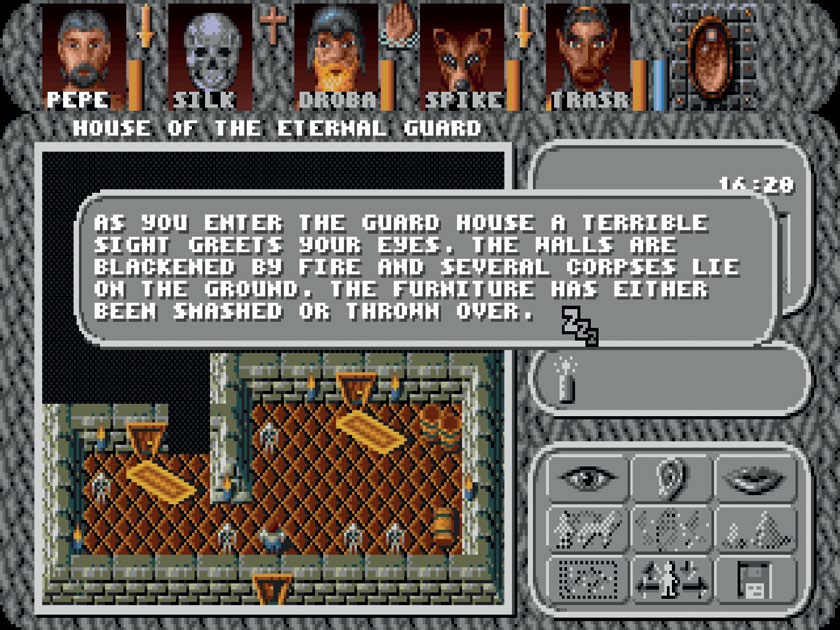Image resolution: width=840 pixels, height=630 pixels.
Task: Open Trasr's character portrait
Action: [590, 52]
